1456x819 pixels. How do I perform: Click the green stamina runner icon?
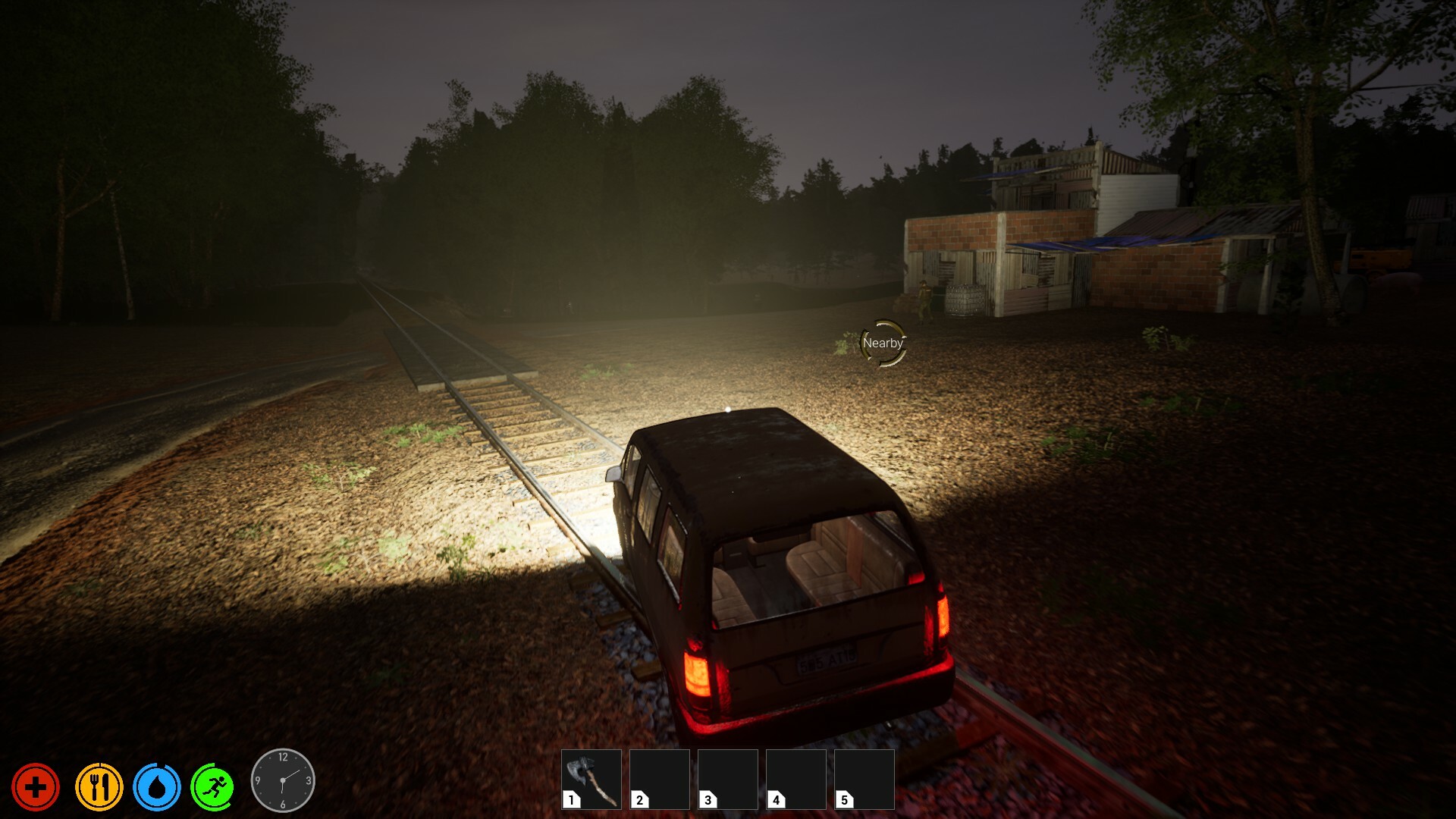pyautogui.click(x=215, y=786)
